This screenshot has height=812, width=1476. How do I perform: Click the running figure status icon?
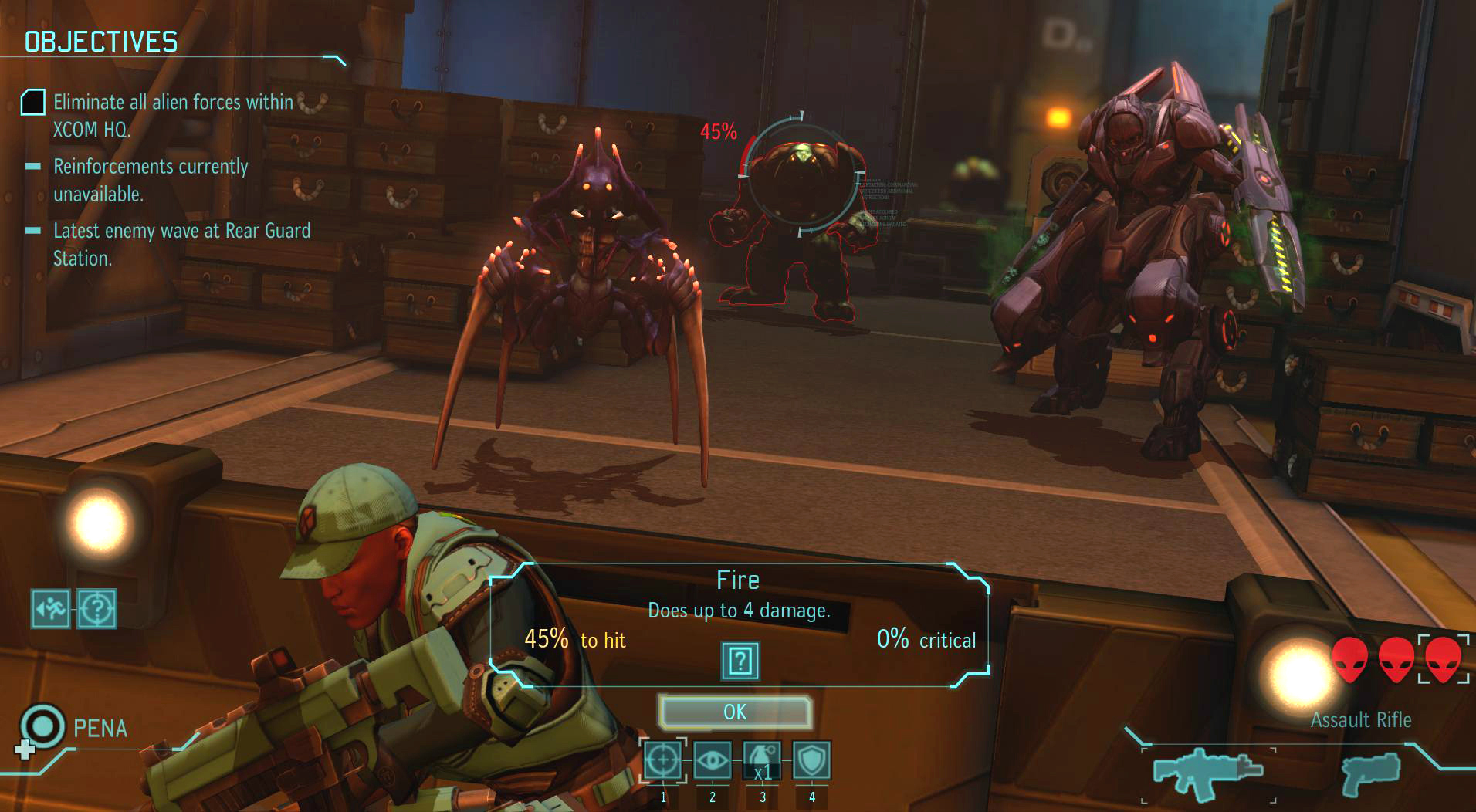[x=51, y=609]
